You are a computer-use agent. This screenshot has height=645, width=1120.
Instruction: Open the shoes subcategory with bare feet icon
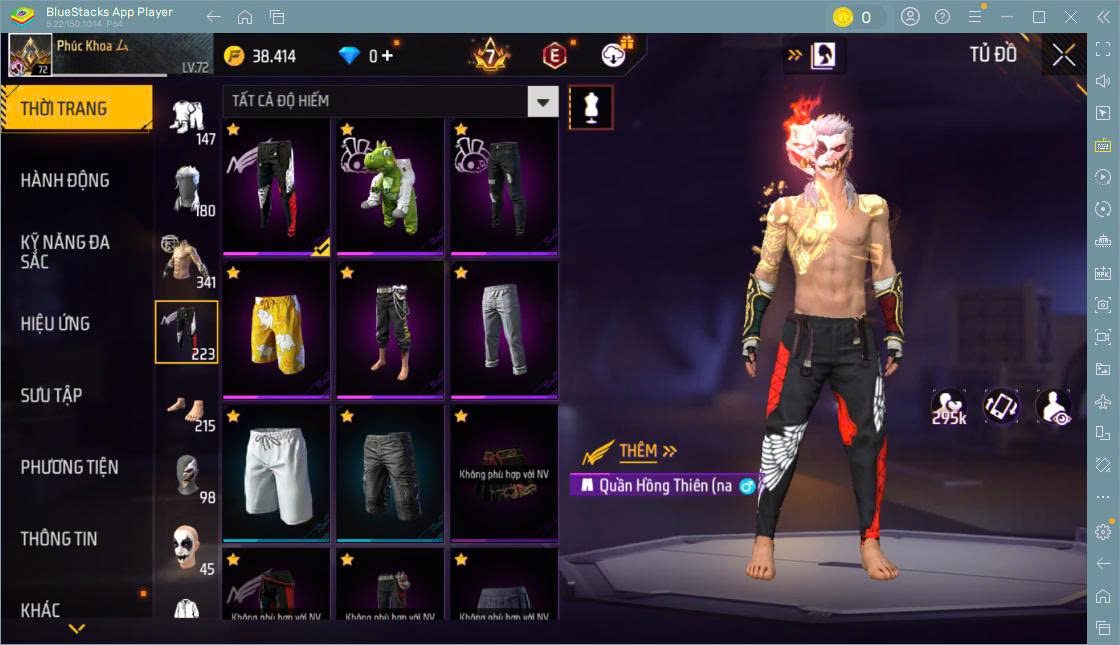click(186, 409)
